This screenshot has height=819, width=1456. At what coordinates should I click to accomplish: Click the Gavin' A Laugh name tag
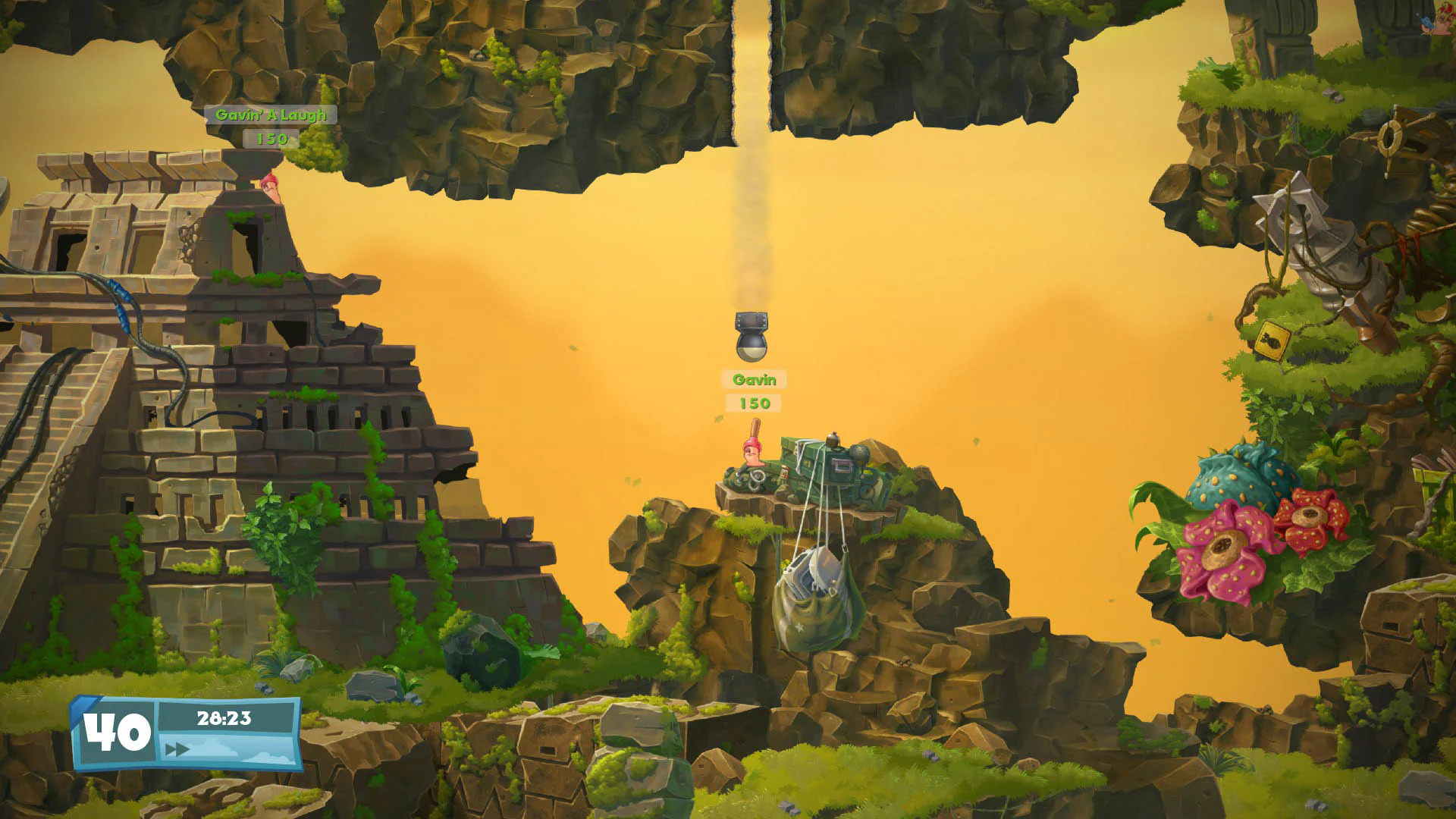pyautogui.click(x=271, y=115)
